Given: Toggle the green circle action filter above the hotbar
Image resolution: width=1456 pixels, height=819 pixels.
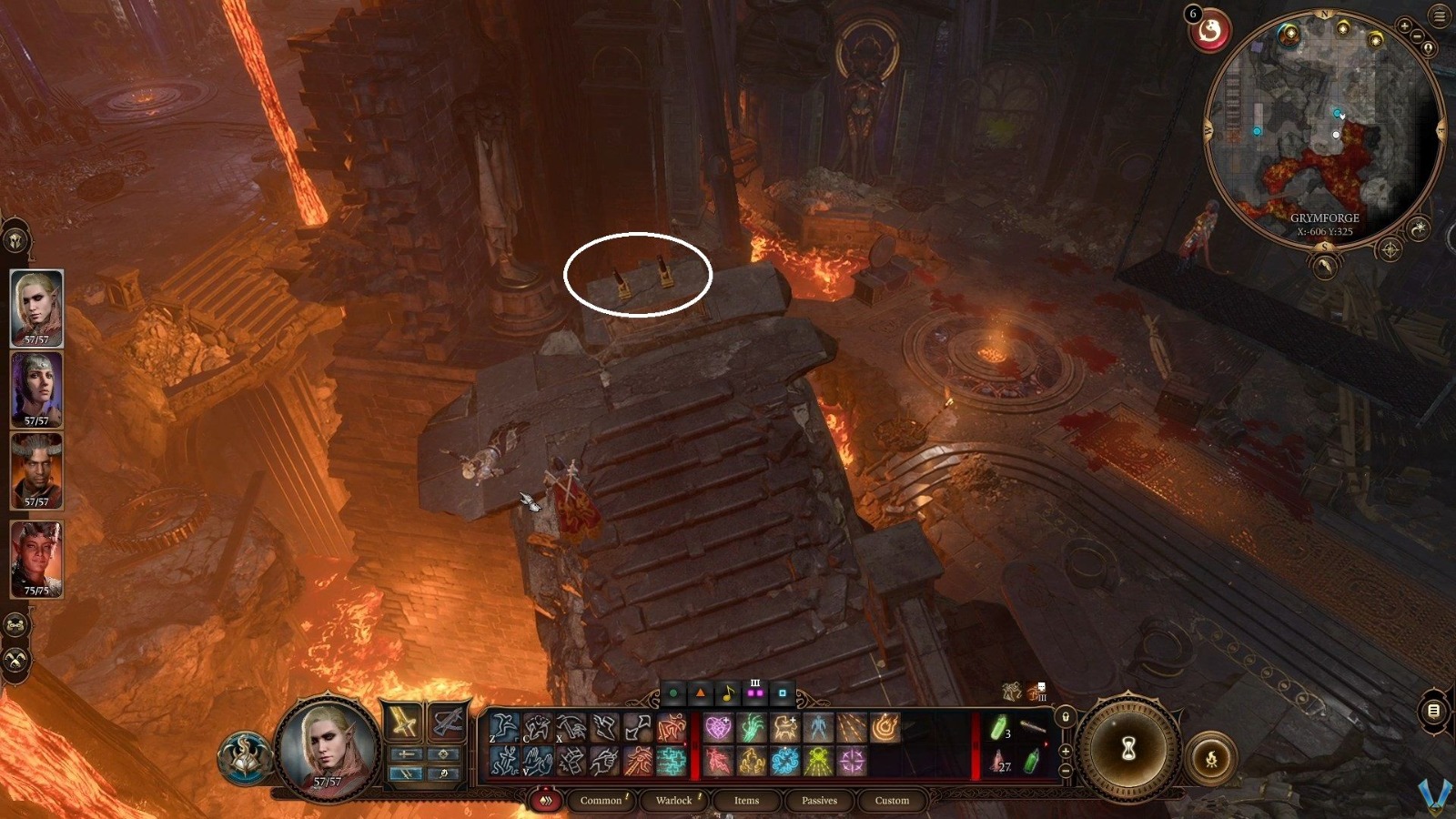Looking at the screenshot, I should pos(672,693).
